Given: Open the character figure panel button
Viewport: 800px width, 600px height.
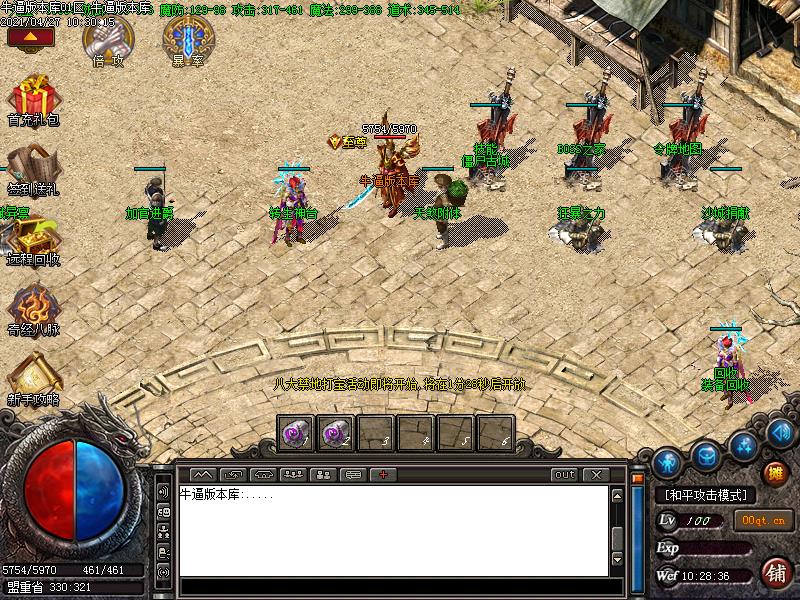Looking at the screenshot, I should (668, 462).
